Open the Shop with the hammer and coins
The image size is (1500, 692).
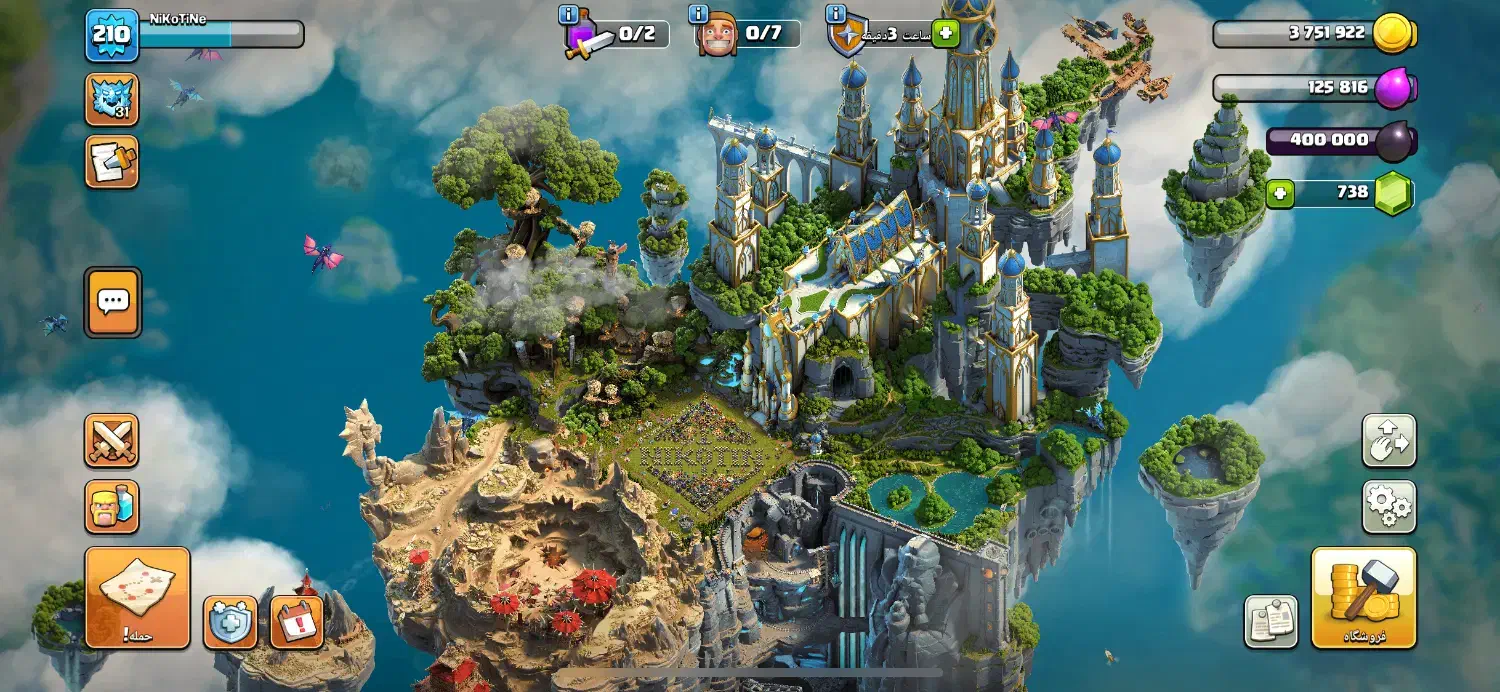pos(1363,597)
